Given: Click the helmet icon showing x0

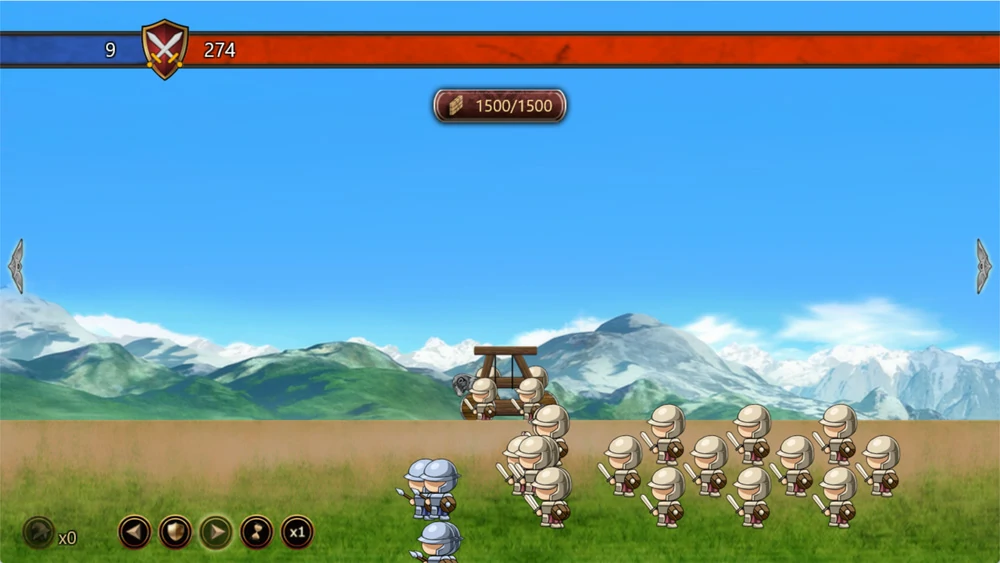Looking at the screenshot, I should coord(39,531).
